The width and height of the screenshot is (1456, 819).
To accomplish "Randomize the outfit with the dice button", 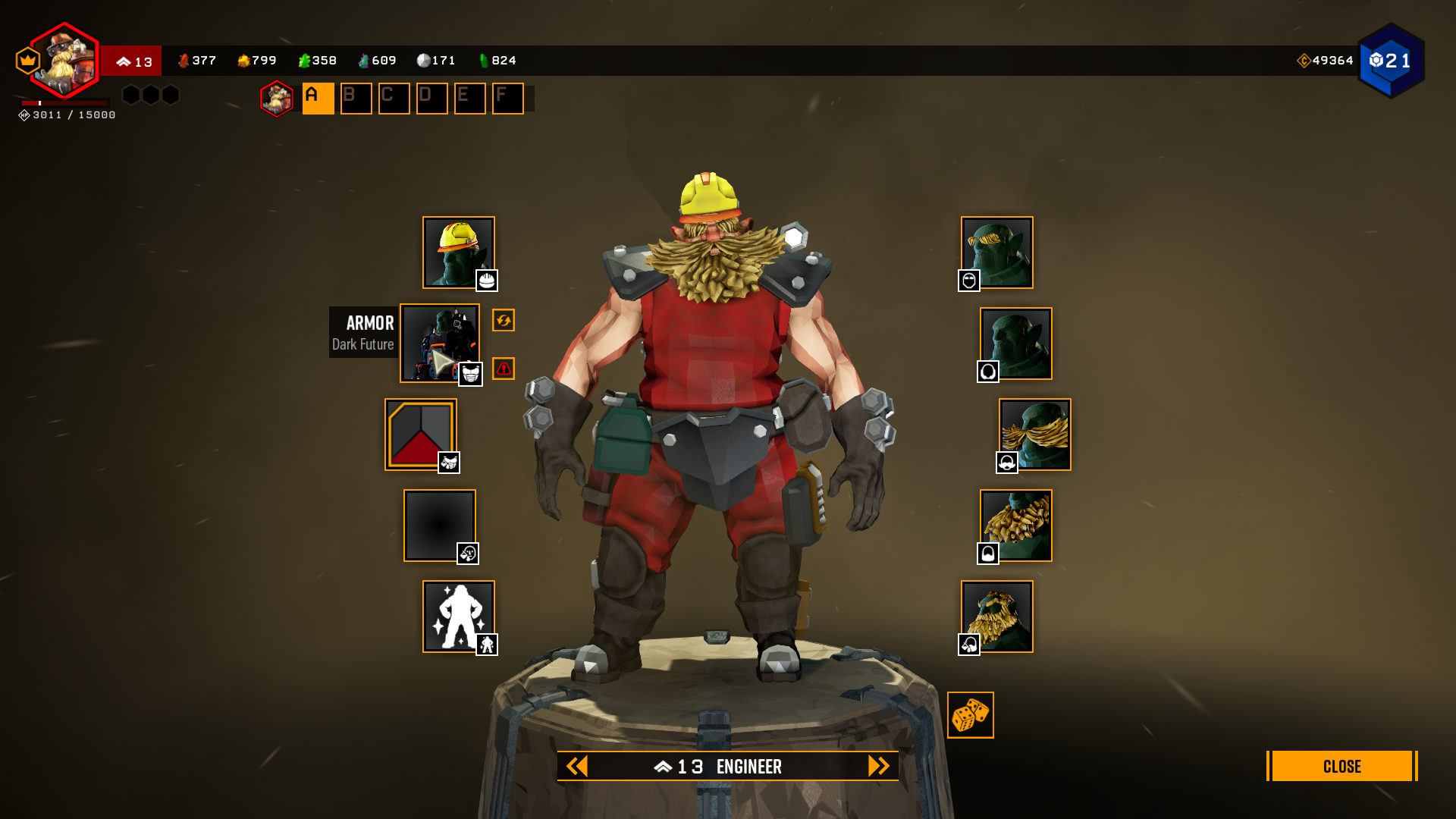I will coord(970,714).
